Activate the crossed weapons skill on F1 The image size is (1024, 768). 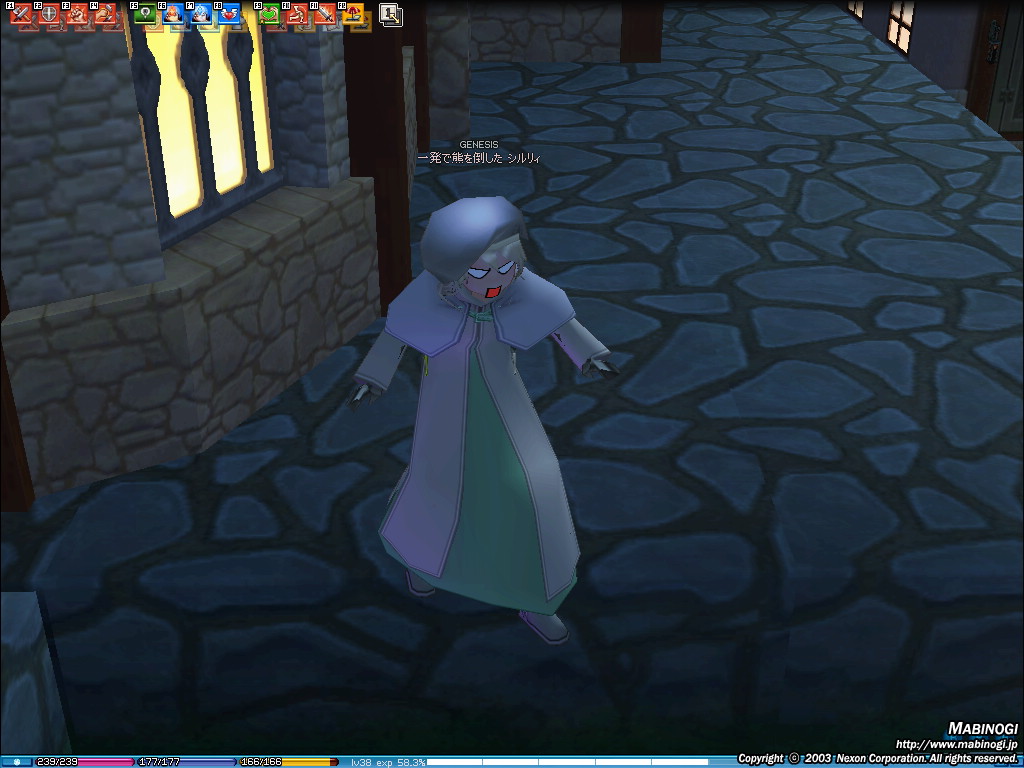coord(22,15)
